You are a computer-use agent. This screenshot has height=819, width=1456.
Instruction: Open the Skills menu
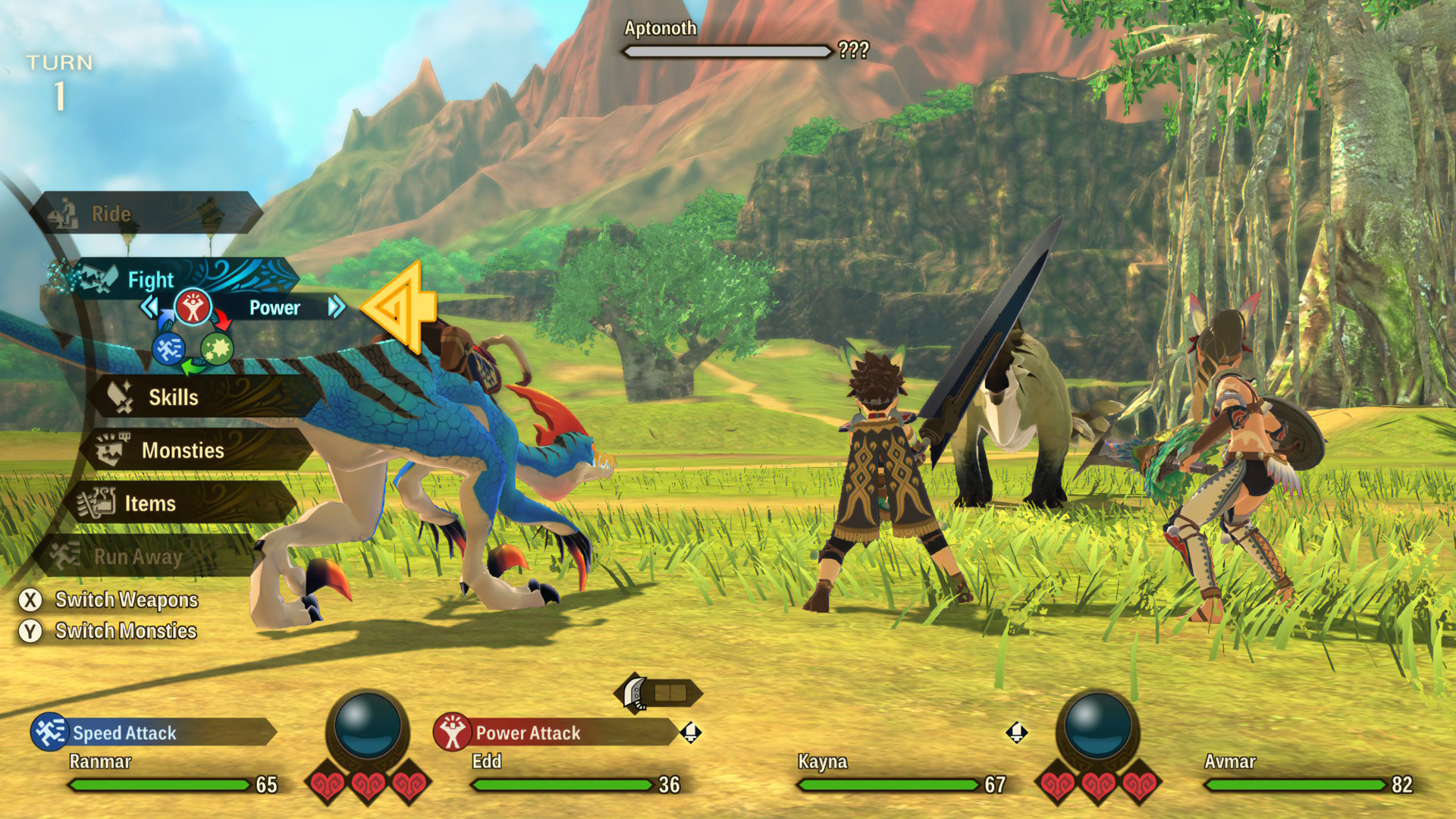tap(174, 397)
